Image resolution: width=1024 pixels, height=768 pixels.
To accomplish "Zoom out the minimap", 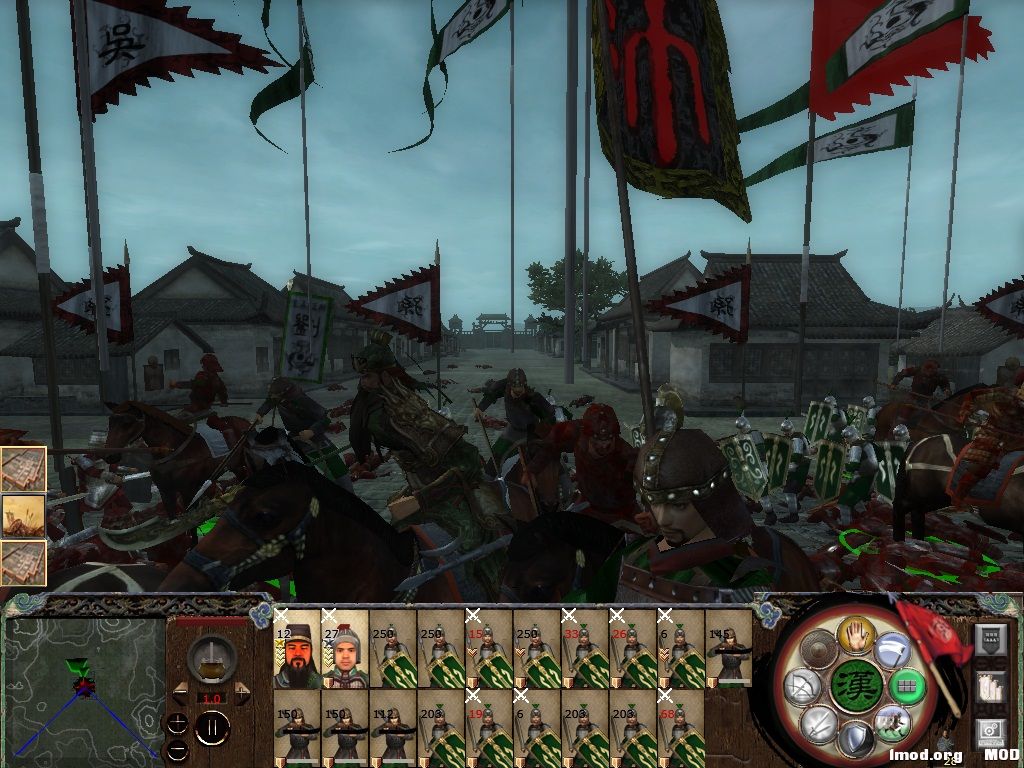I will click(178, 748).
